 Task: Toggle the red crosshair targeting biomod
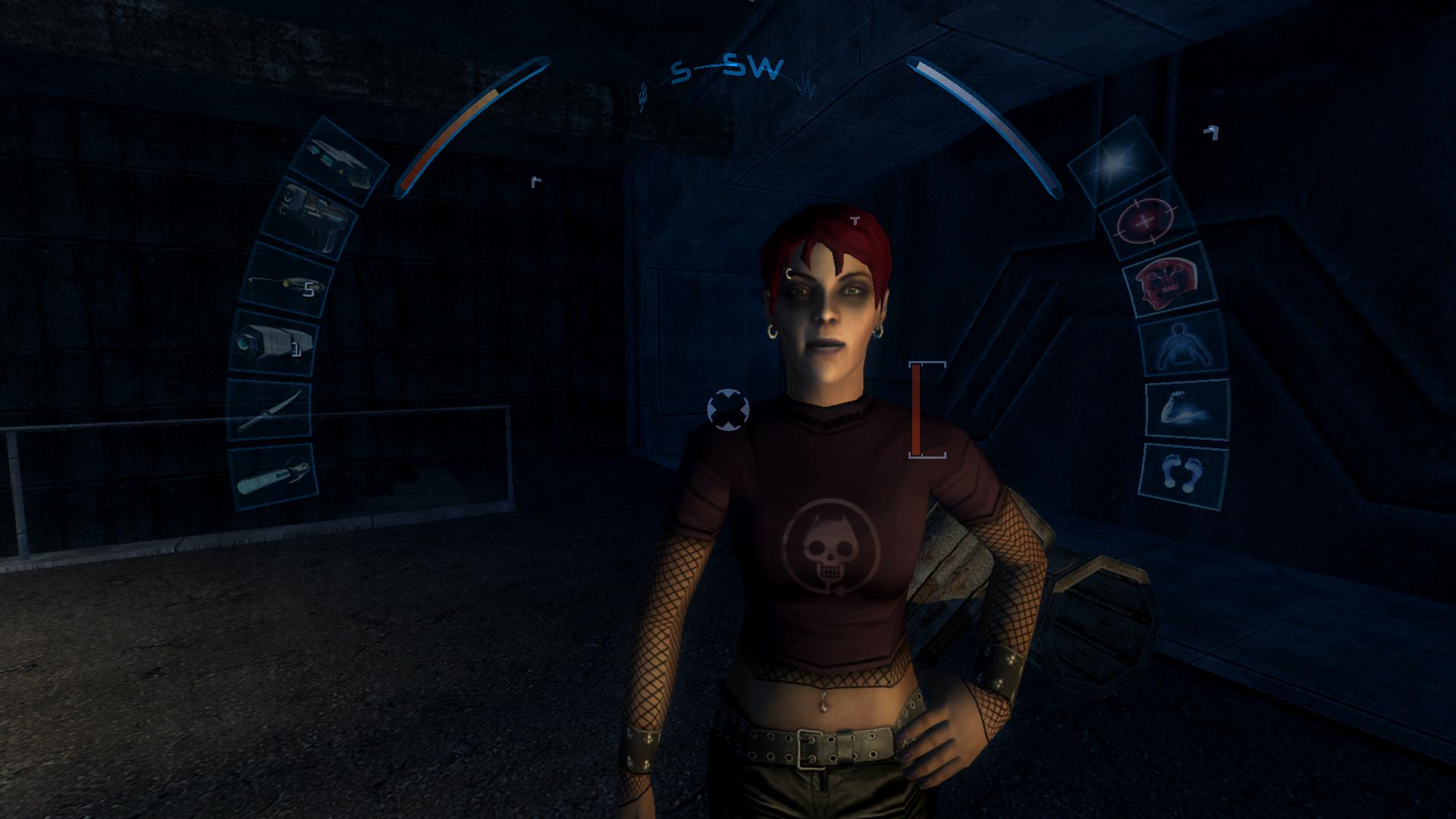coord(1147,218)
